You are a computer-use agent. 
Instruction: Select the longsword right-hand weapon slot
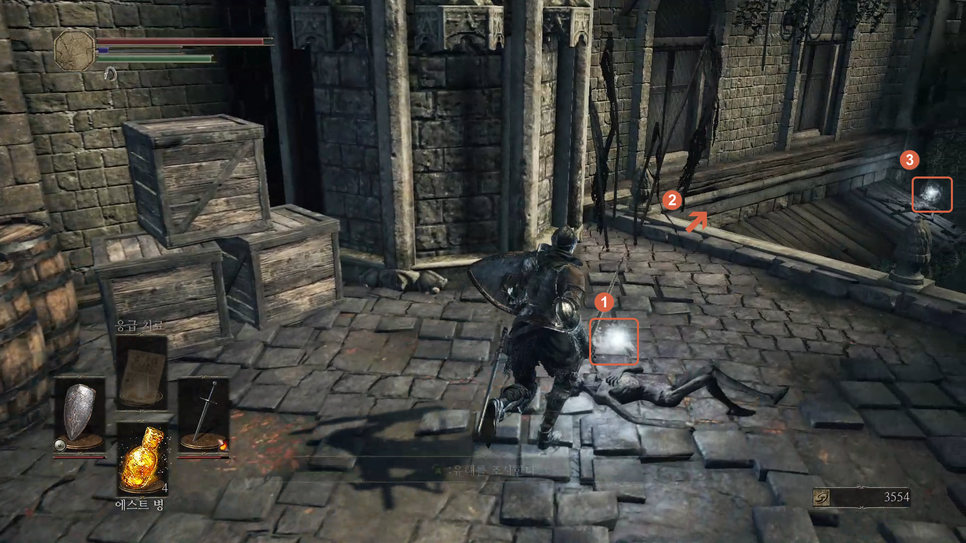click(204, 412)
